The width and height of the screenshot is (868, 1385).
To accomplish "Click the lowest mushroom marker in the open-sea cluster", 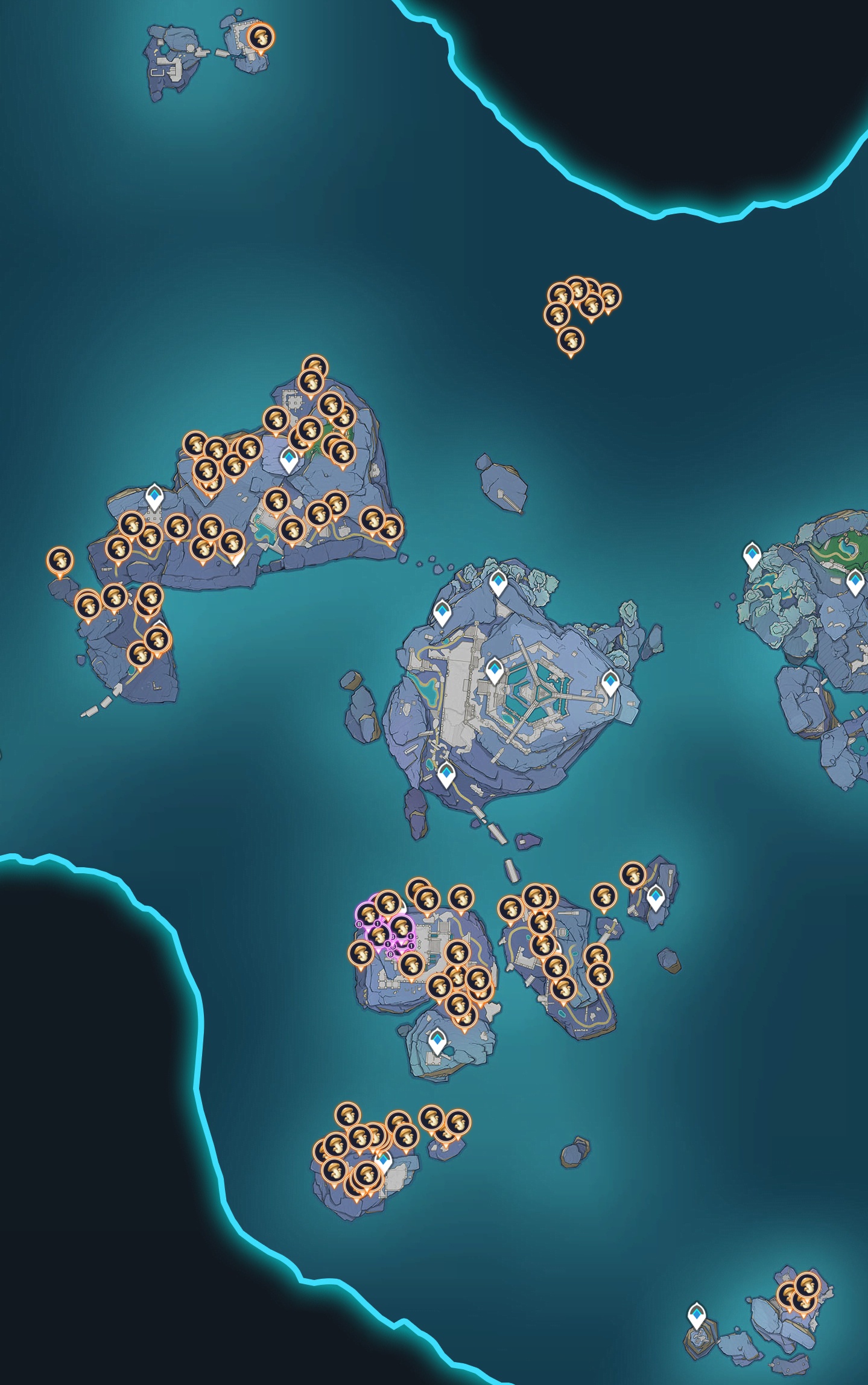I will tap(571, 342).
